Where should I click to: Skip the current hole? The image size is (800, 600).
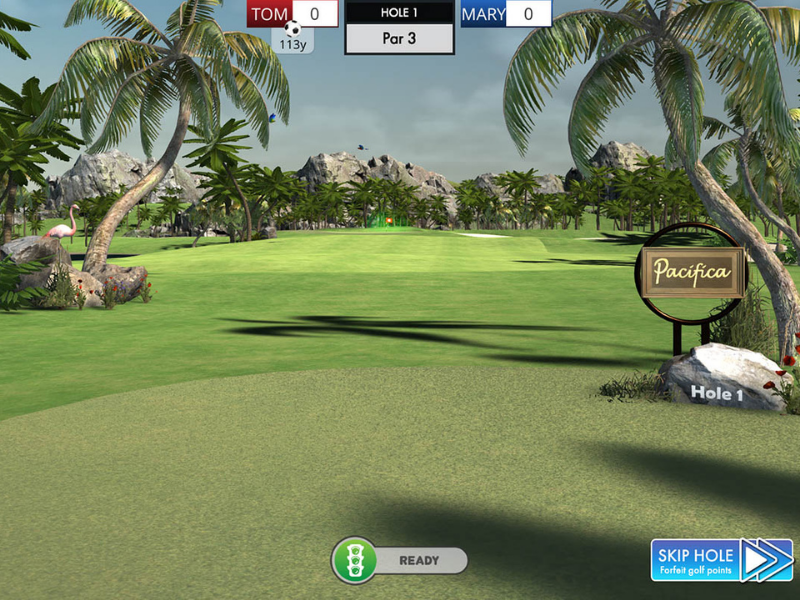721,560
